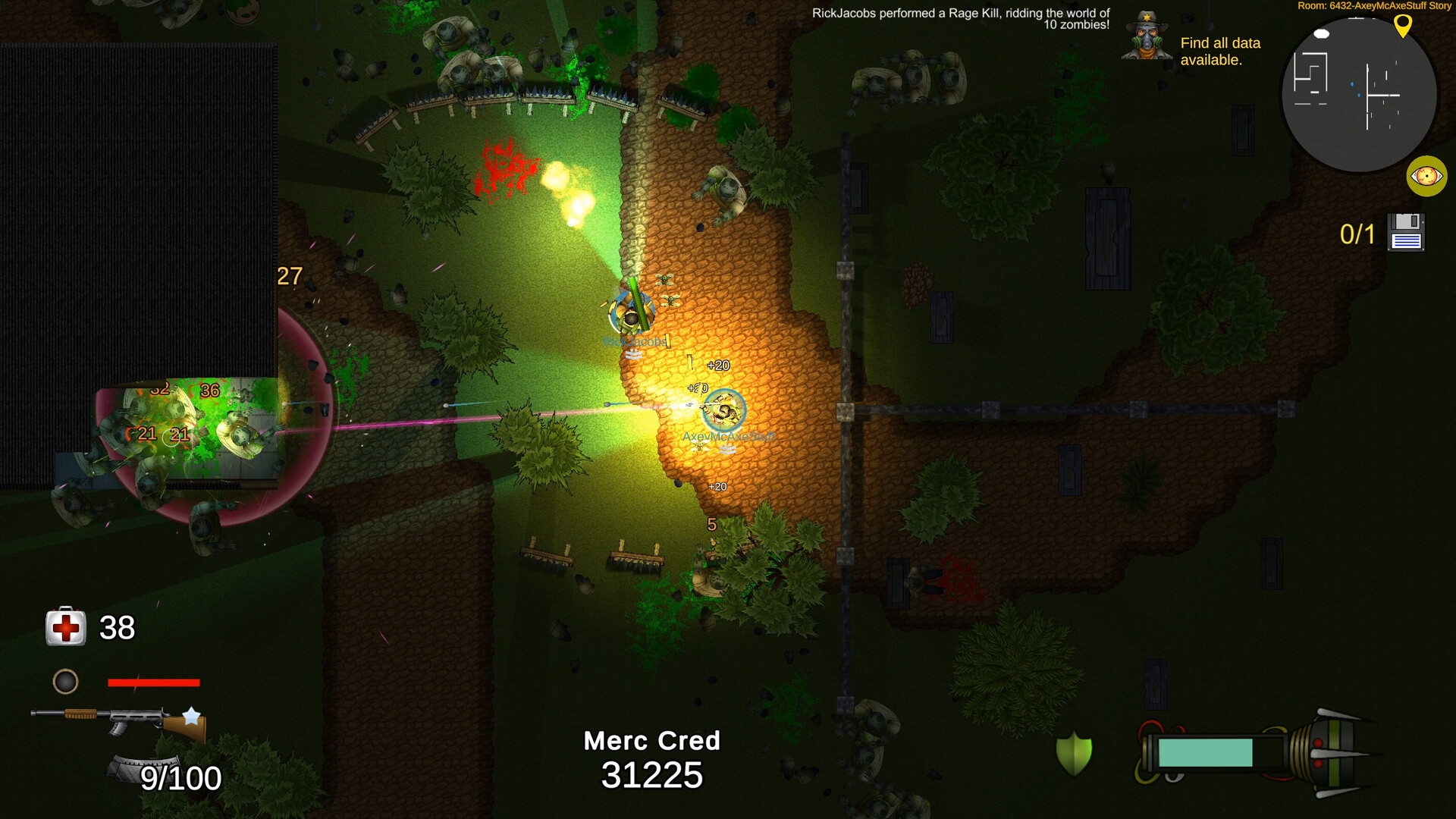Viewport: 1456px width, 819px height.
Task: Click the grenade icon above the rifle
Action: 66,682
